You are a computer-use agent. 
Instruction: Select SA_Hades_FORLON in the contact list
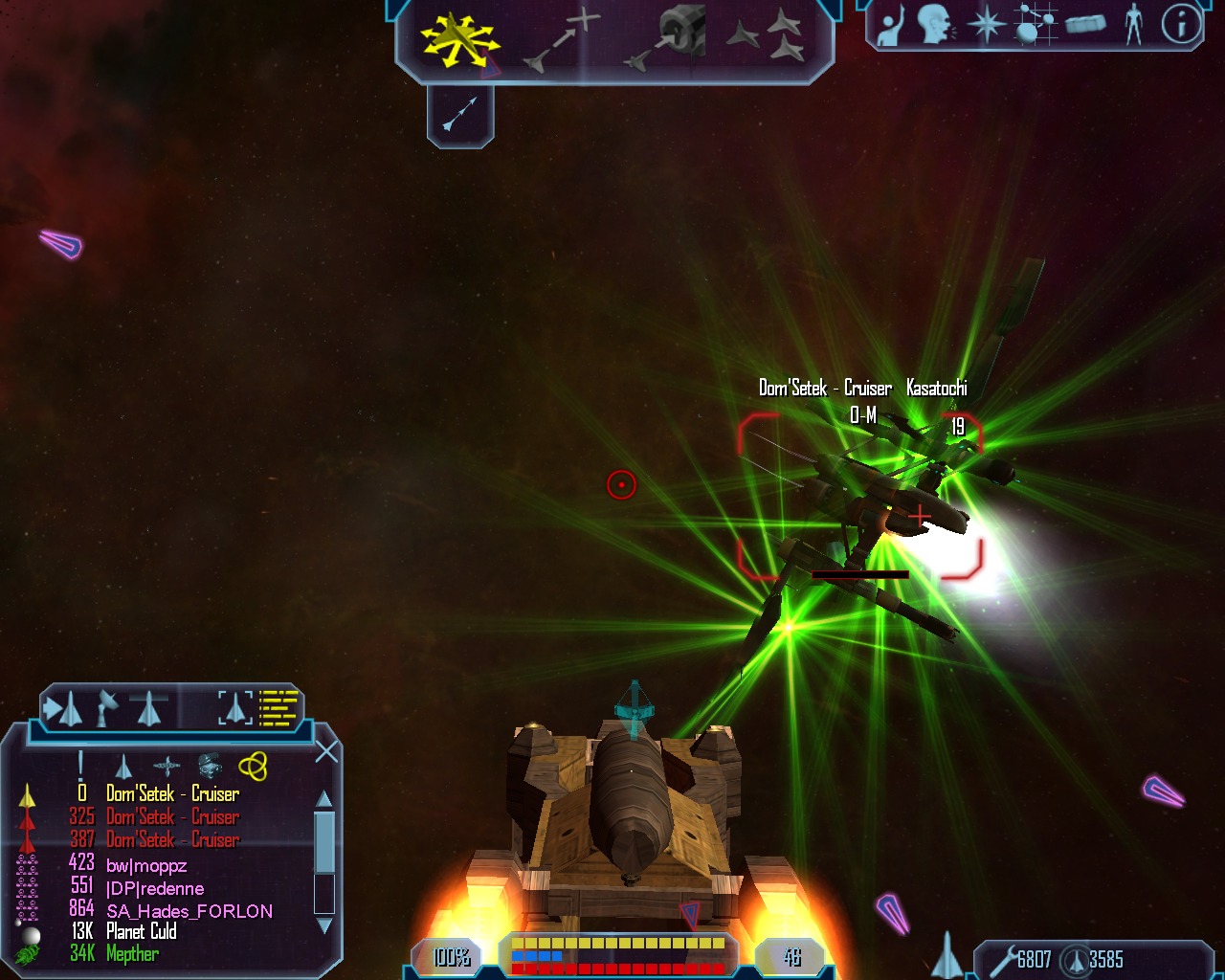pyautogui.click(x=189, y=911)
